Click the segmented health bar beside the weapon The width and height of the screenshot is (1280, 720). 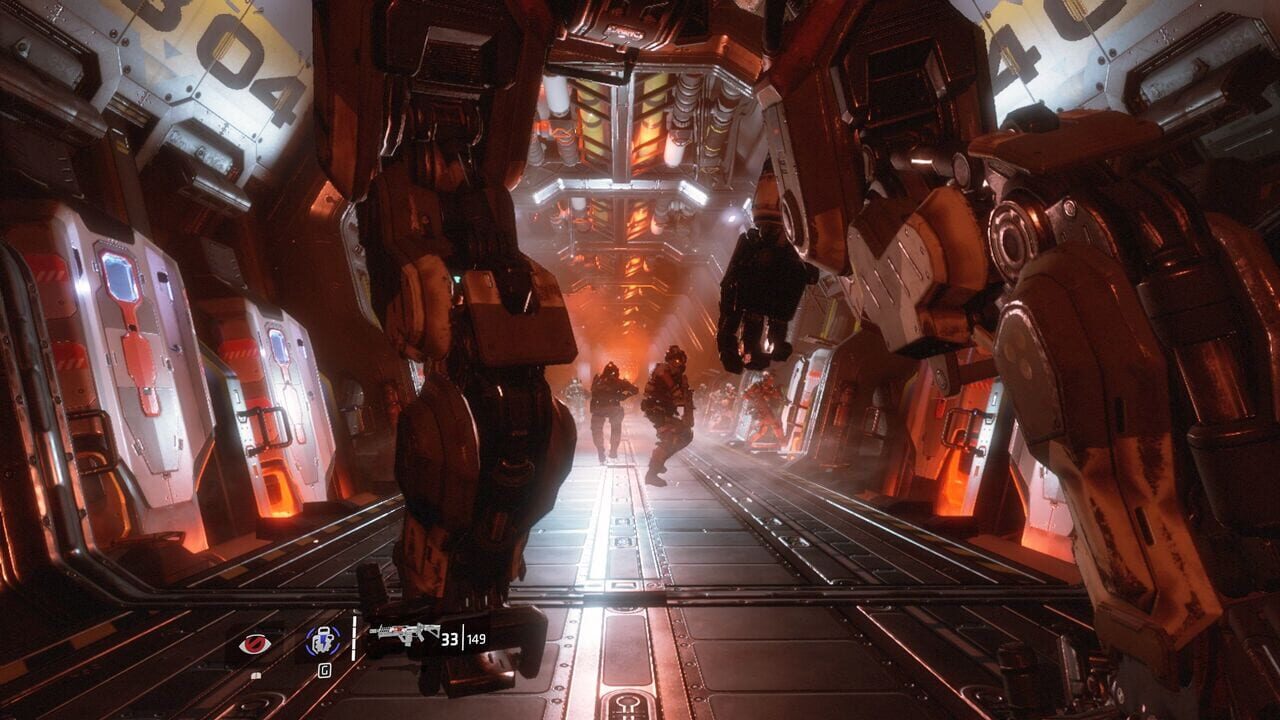pyautogui.click(x=354, y=638)
